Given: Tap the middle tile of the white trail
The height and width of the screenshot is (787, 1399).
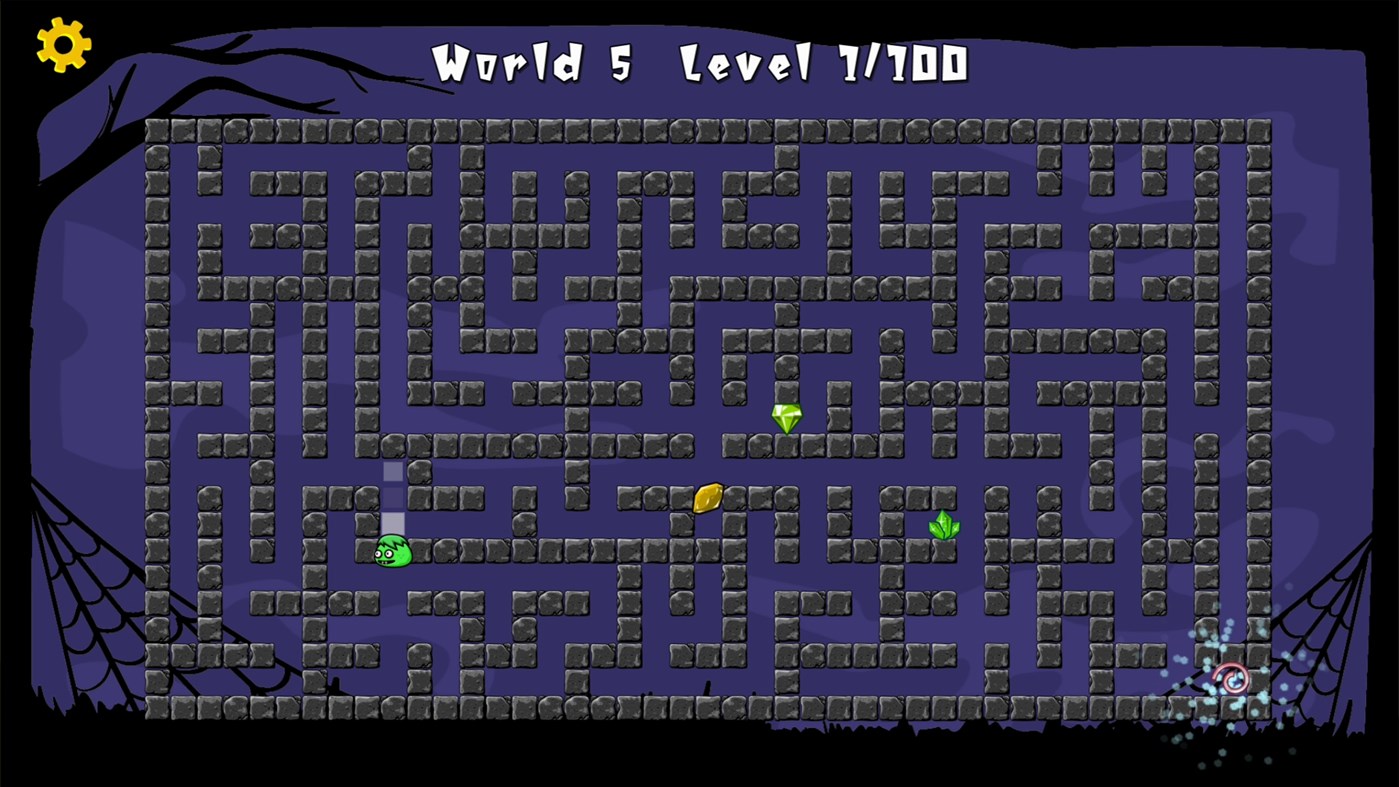Looking at the screenshot, I should [392, 497].
